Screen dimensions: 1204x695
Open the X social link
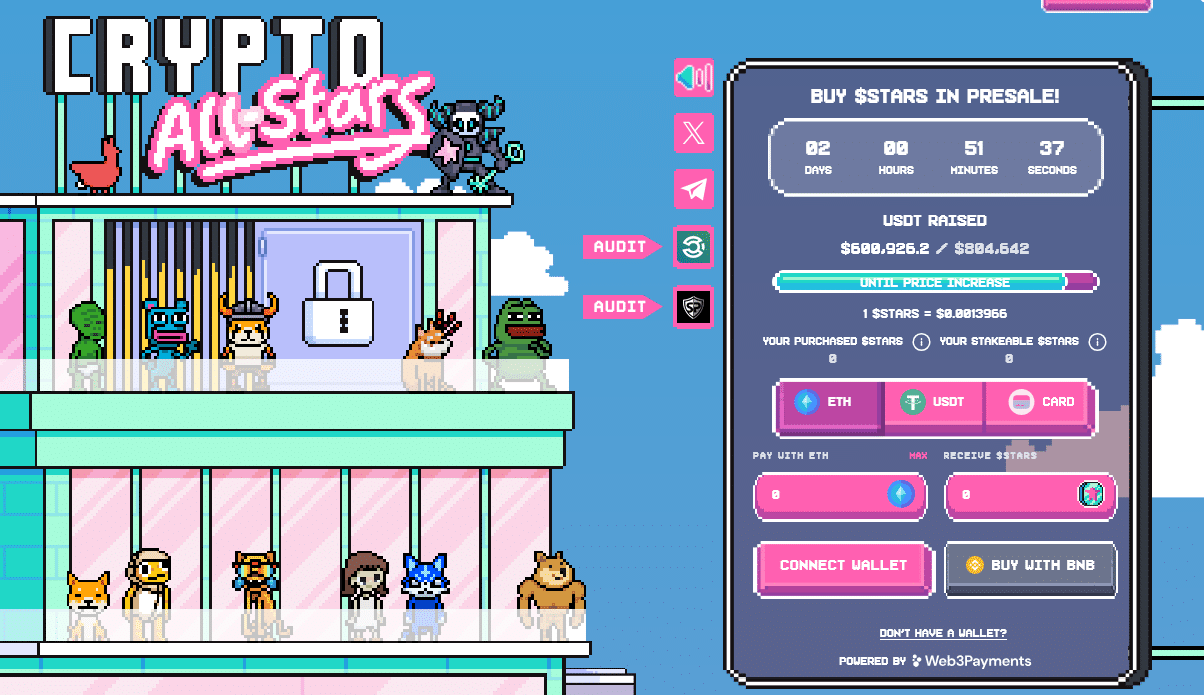[x=693, y=133]
